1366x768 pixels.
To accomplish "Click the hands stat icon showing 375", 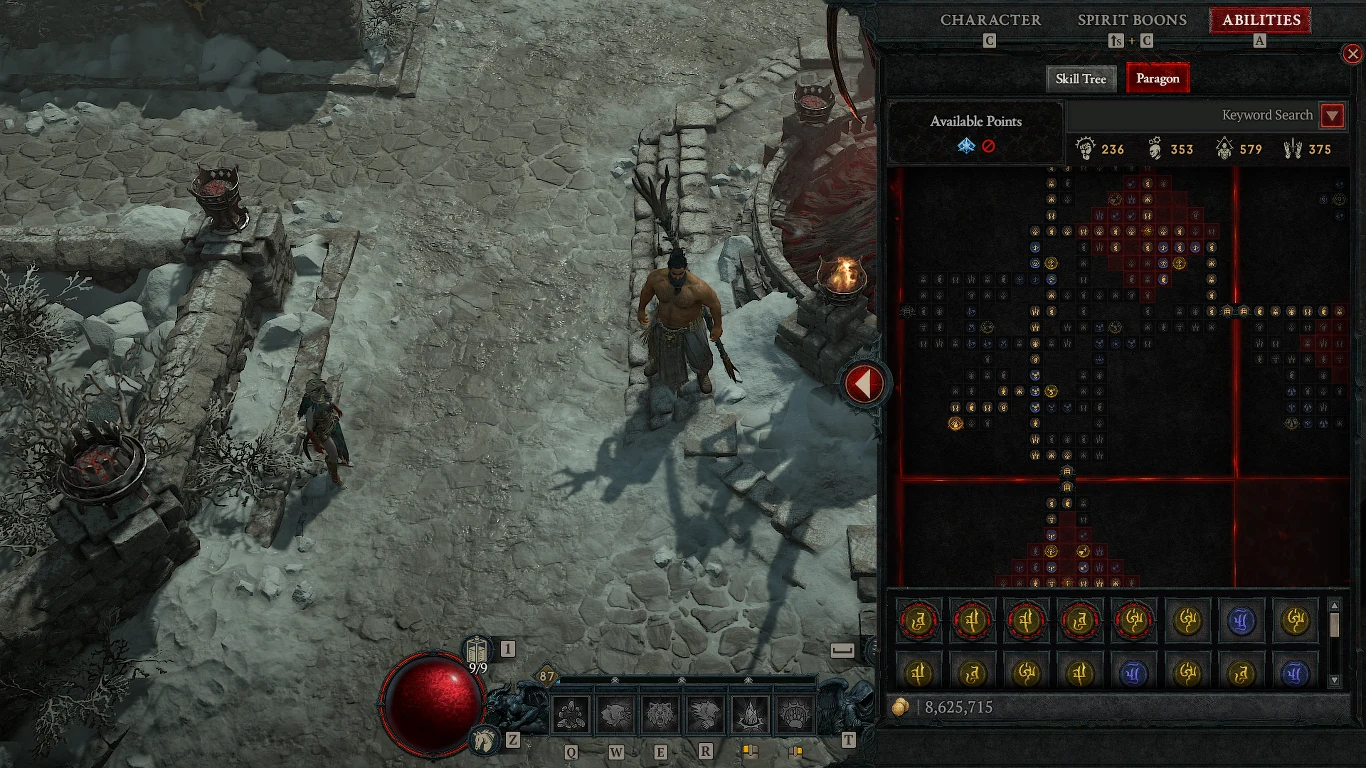I will (x=1293, y=148).
